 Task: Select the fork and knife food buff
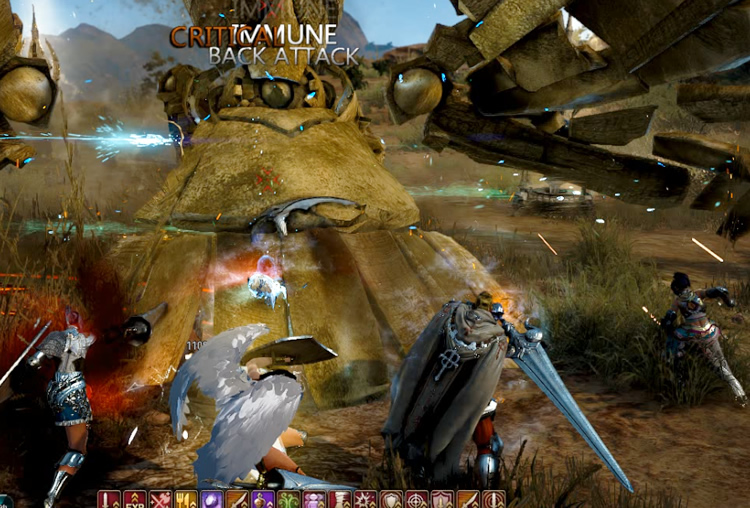click(x=183, y=499)
